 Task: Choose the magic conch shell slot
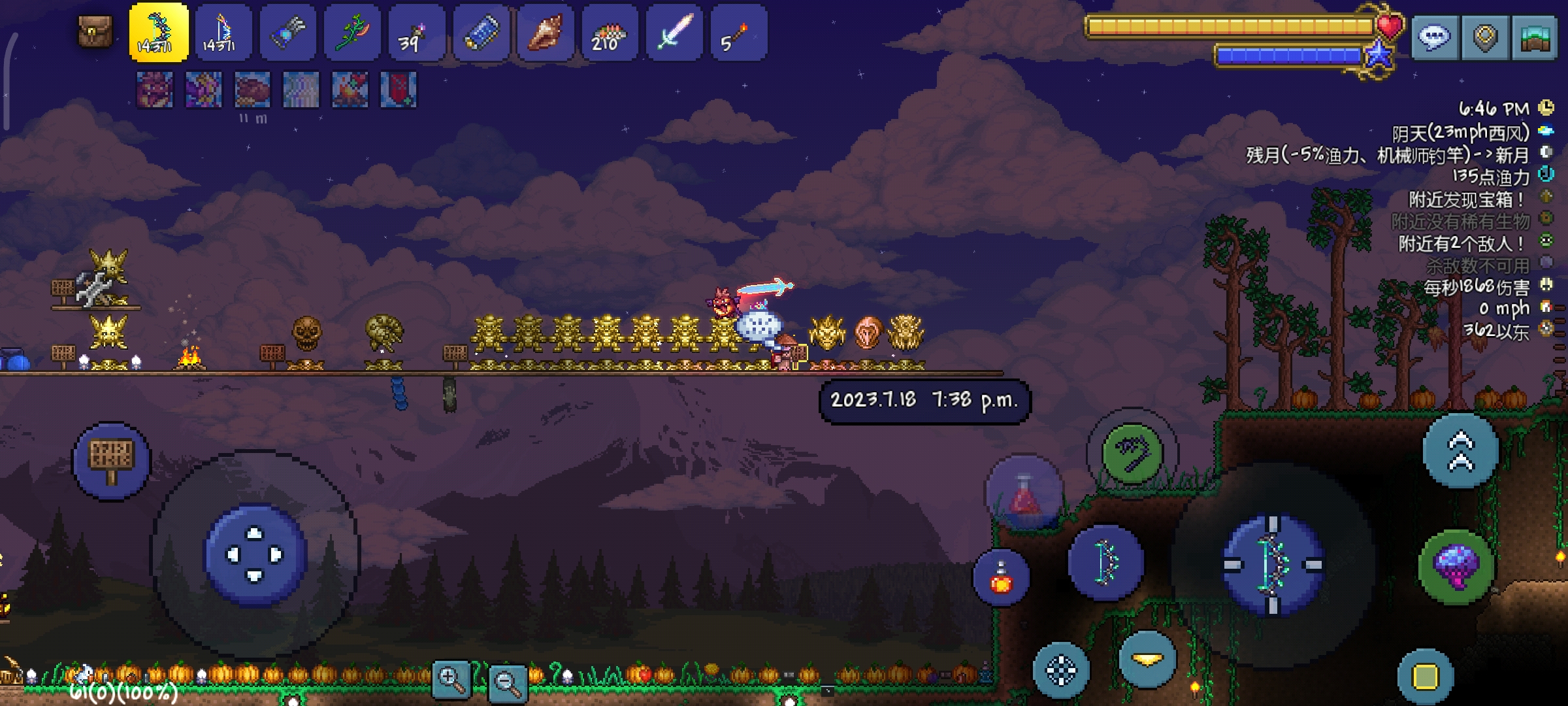coord(545,33)
